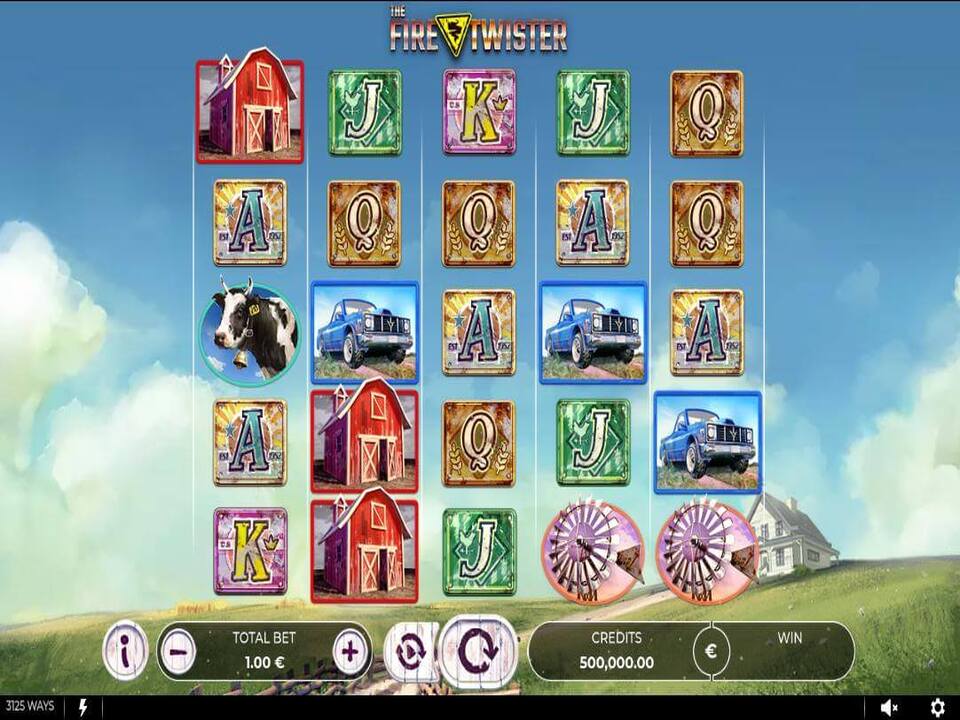Open the autoplay spin options

(408, 650)
